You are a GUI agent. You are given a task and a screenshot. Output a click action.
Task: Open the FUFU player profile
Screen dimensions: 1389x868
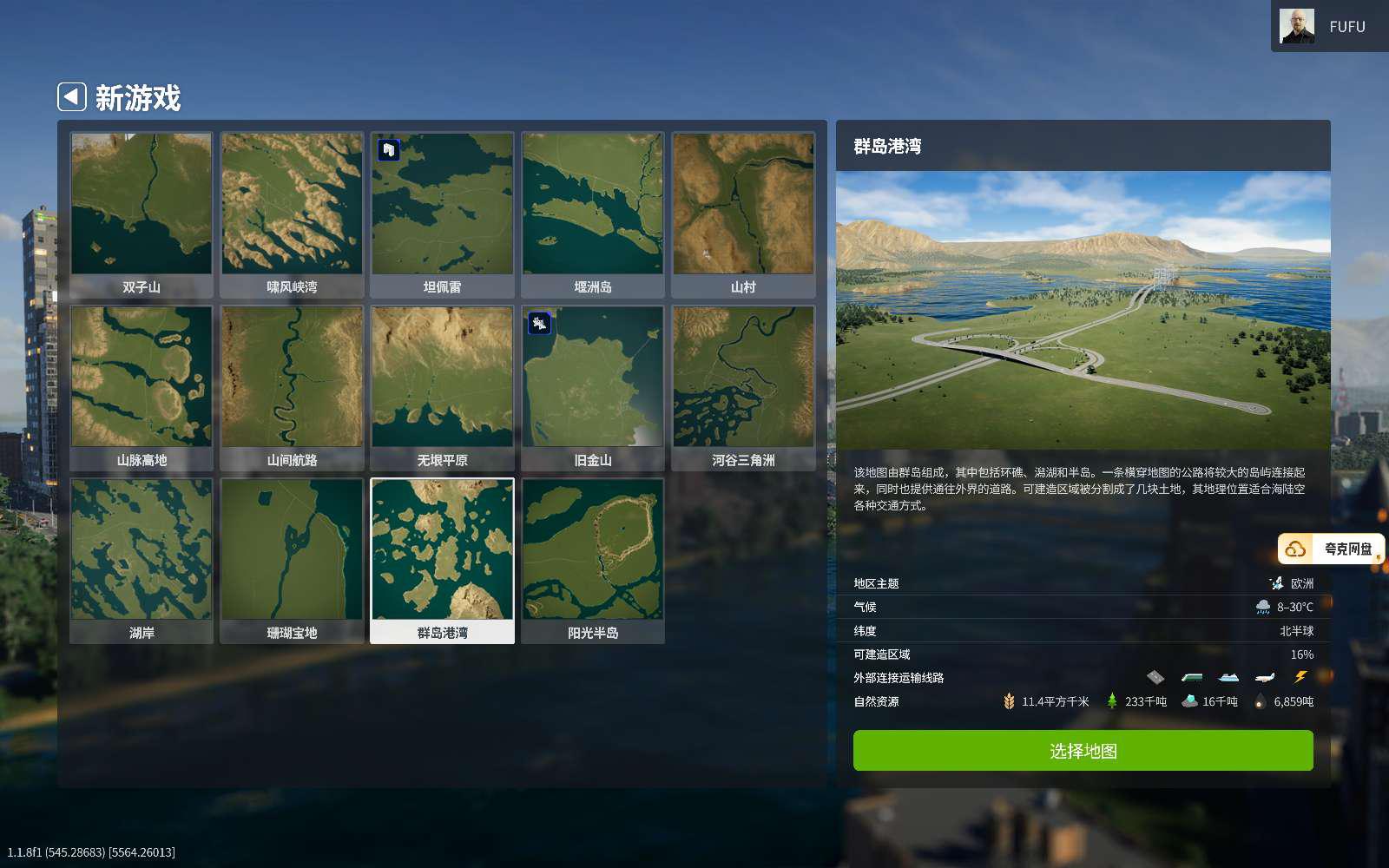point(1328,27)
